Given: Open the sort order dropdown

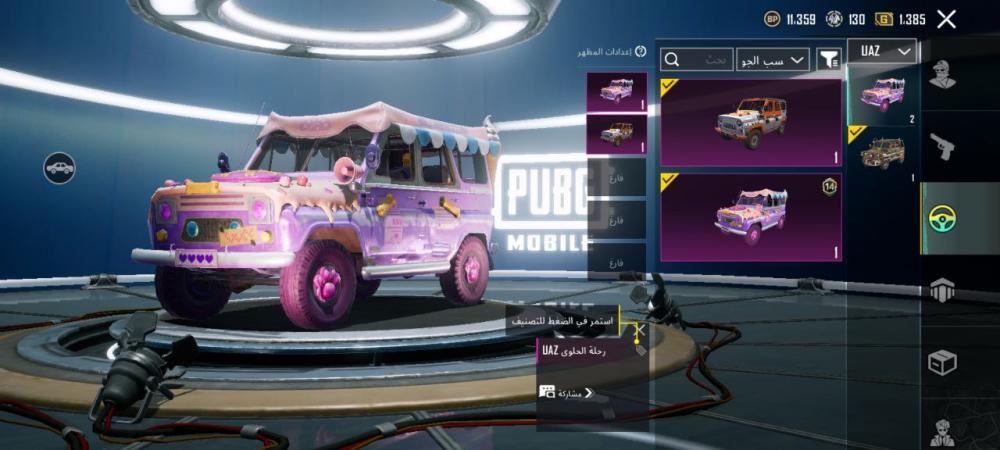Looking at the screenshot, I should [x=773, y=60].
